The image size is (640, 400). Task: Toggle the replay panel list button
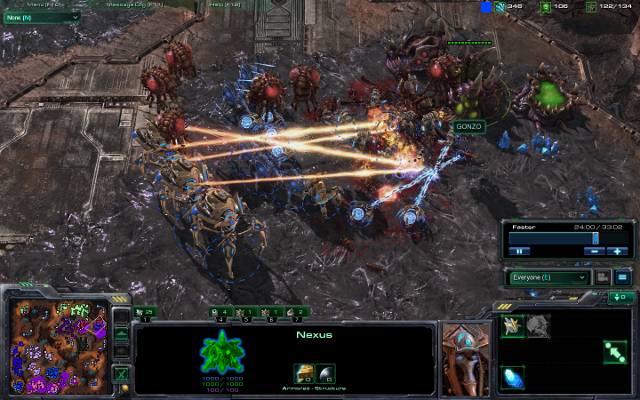click(622, 277)
